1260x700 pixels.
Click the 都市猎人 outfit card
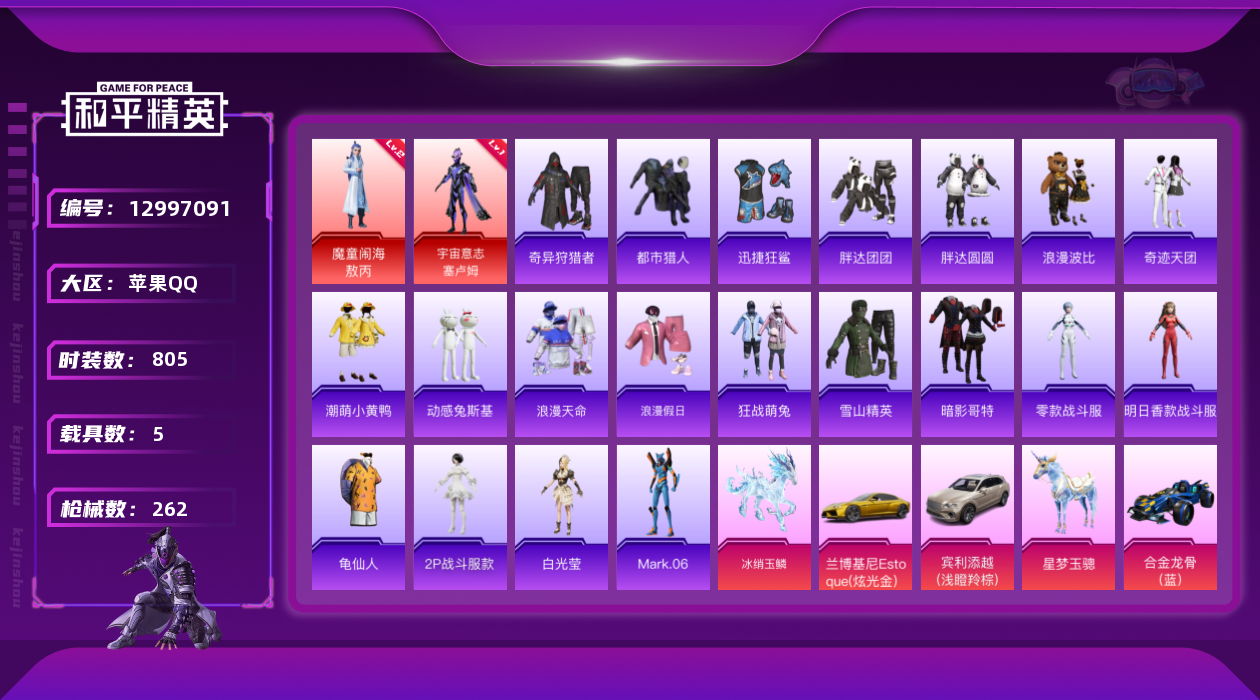(x=663, y=211)
